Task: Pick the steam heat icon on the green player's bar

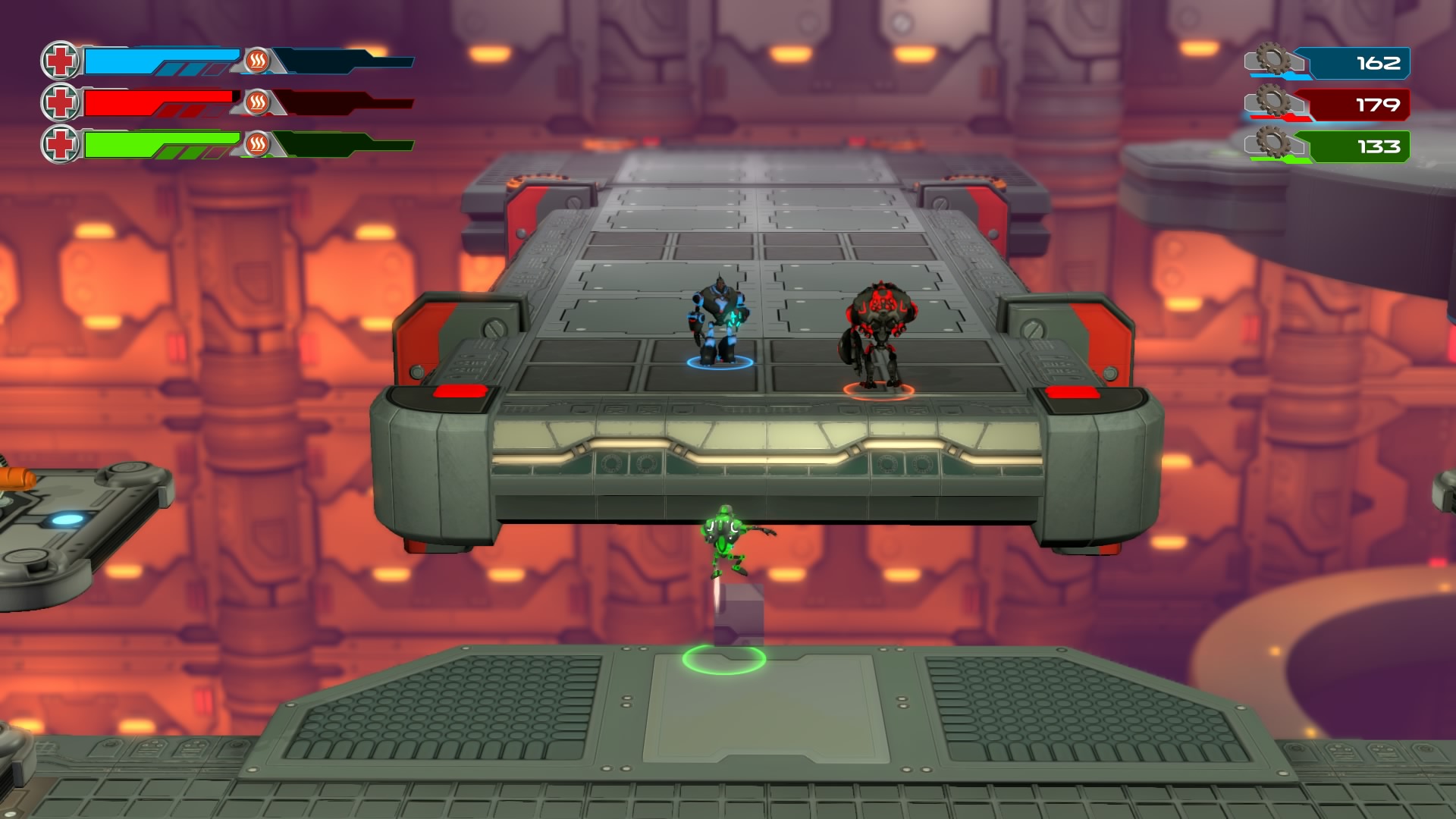Action: click(257, 143)
